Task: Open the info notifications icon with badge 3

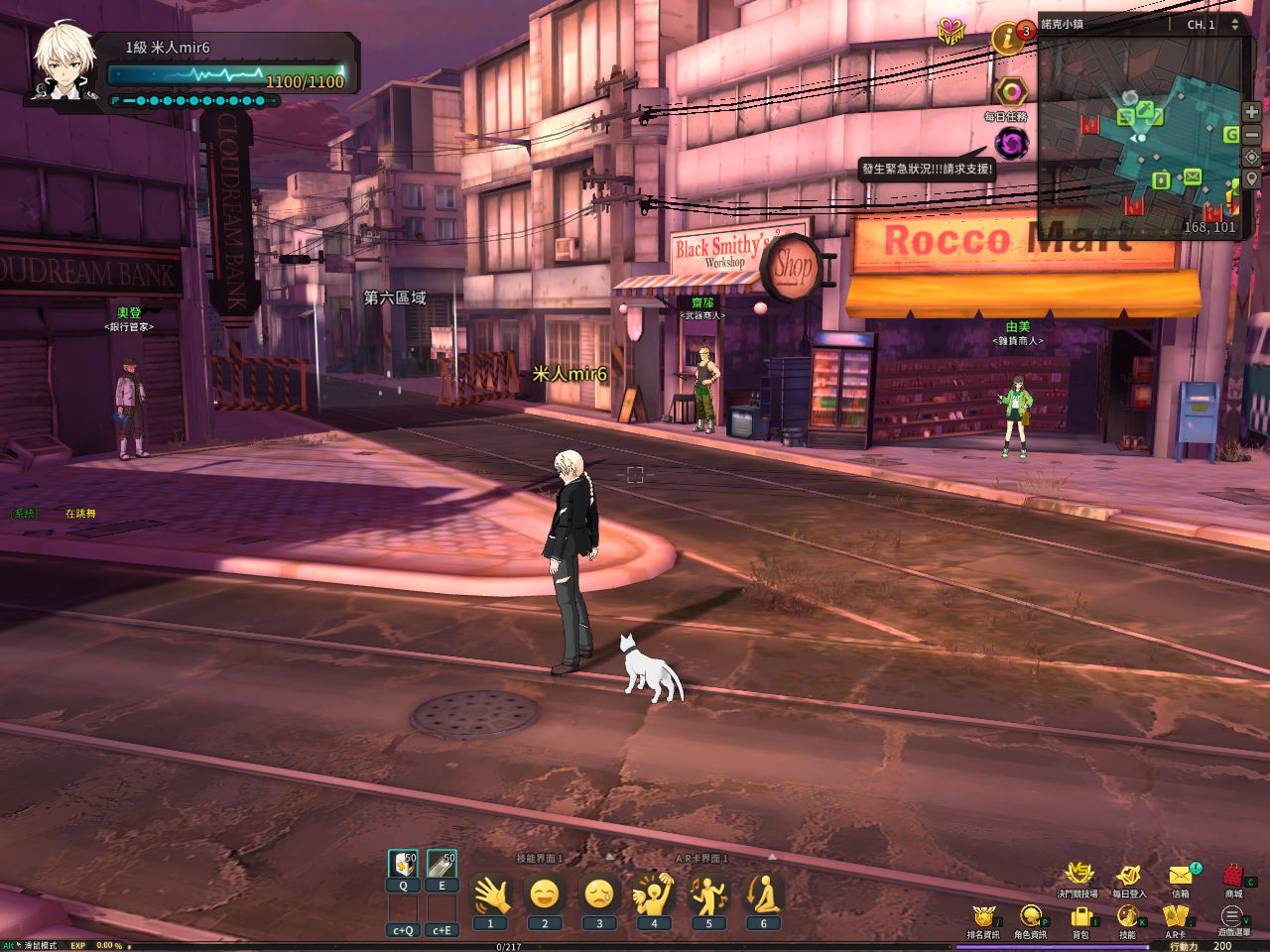Action: (x=1009, y=39)
